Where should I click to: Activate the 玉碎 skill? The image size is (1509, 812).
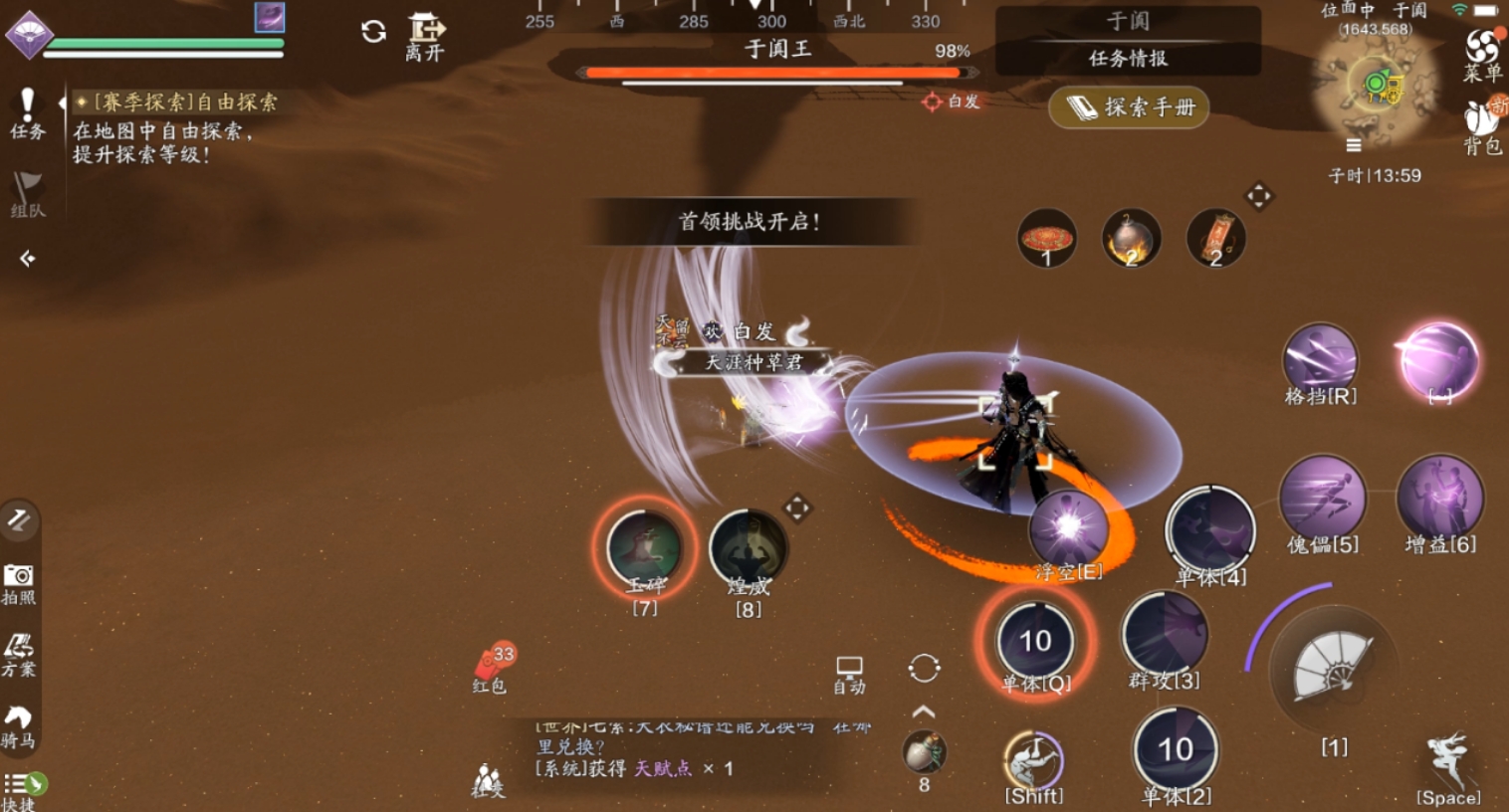pos(644,546)
